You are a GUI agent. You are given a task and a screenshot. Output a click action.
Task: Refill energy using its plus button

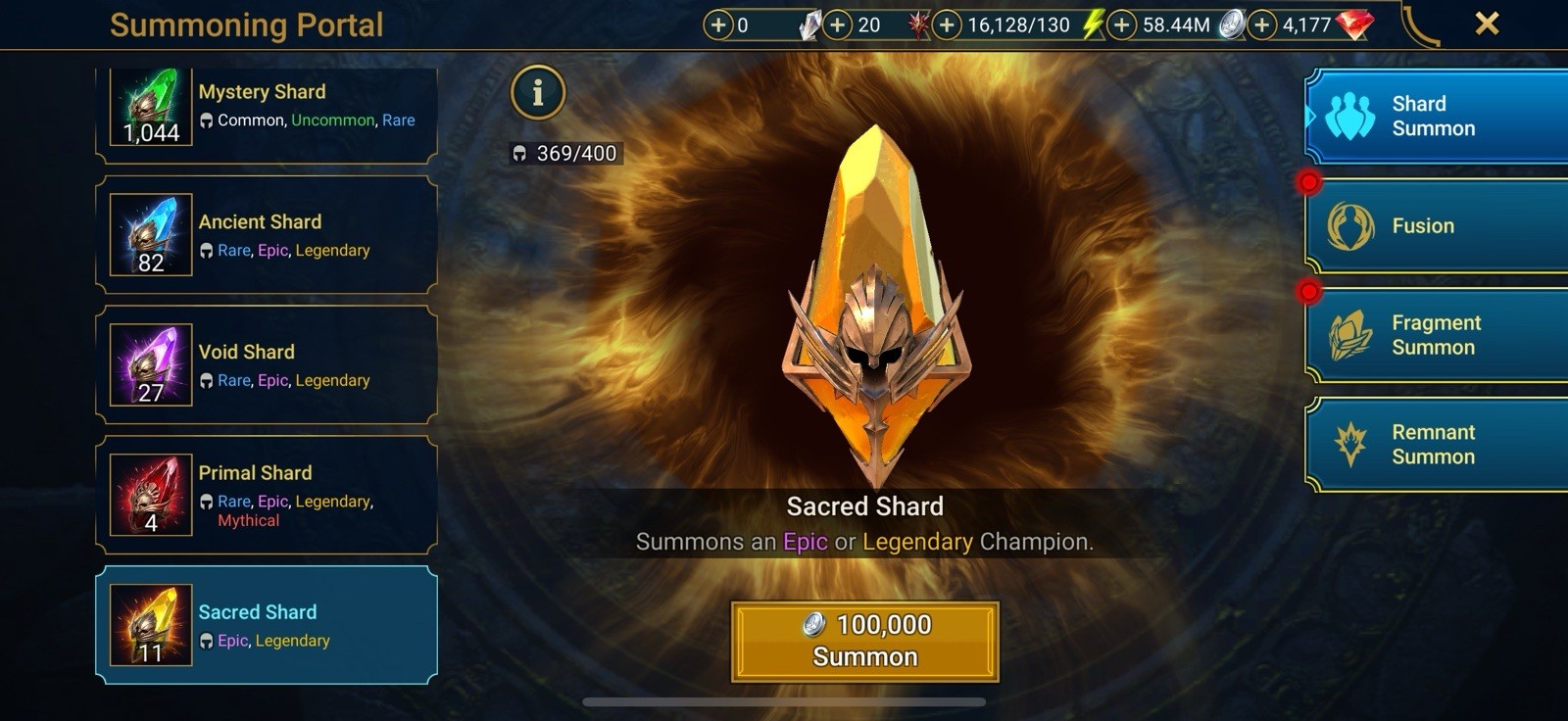click(x=947, y=24)
